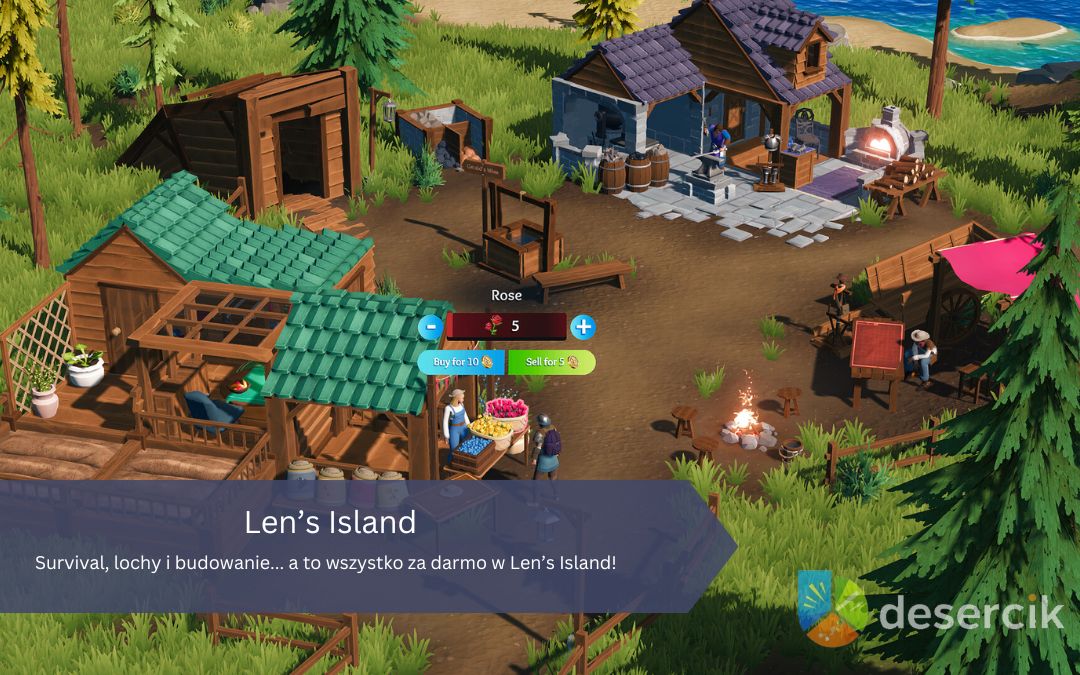
Task: Sell the rose for 5 coins
Action: [x=551, y=362]
